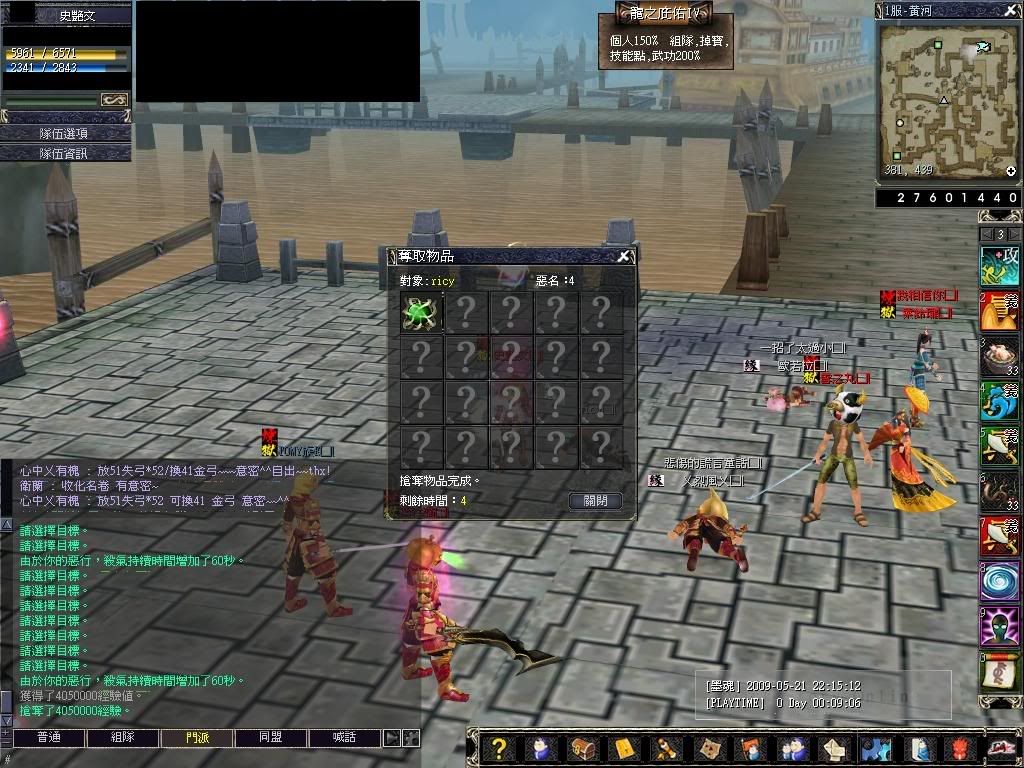Use the food bowl item in hotbar
This screenshot has height=768, width=1024.
pos(999,356)
